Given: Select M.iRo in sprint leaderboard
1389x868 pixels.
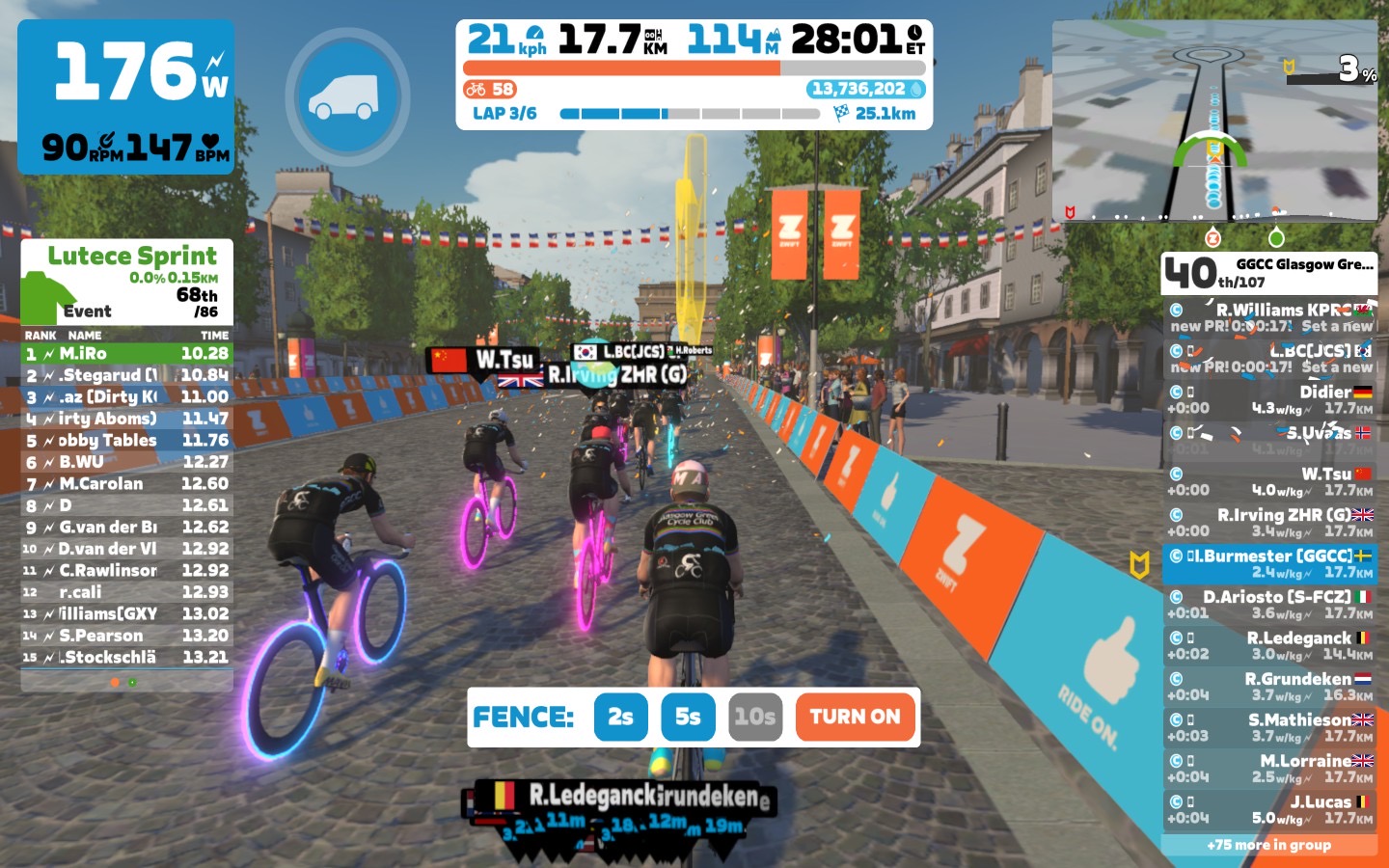Looking at the screenshot, I should pyautogui.click(x=126, y=354).
